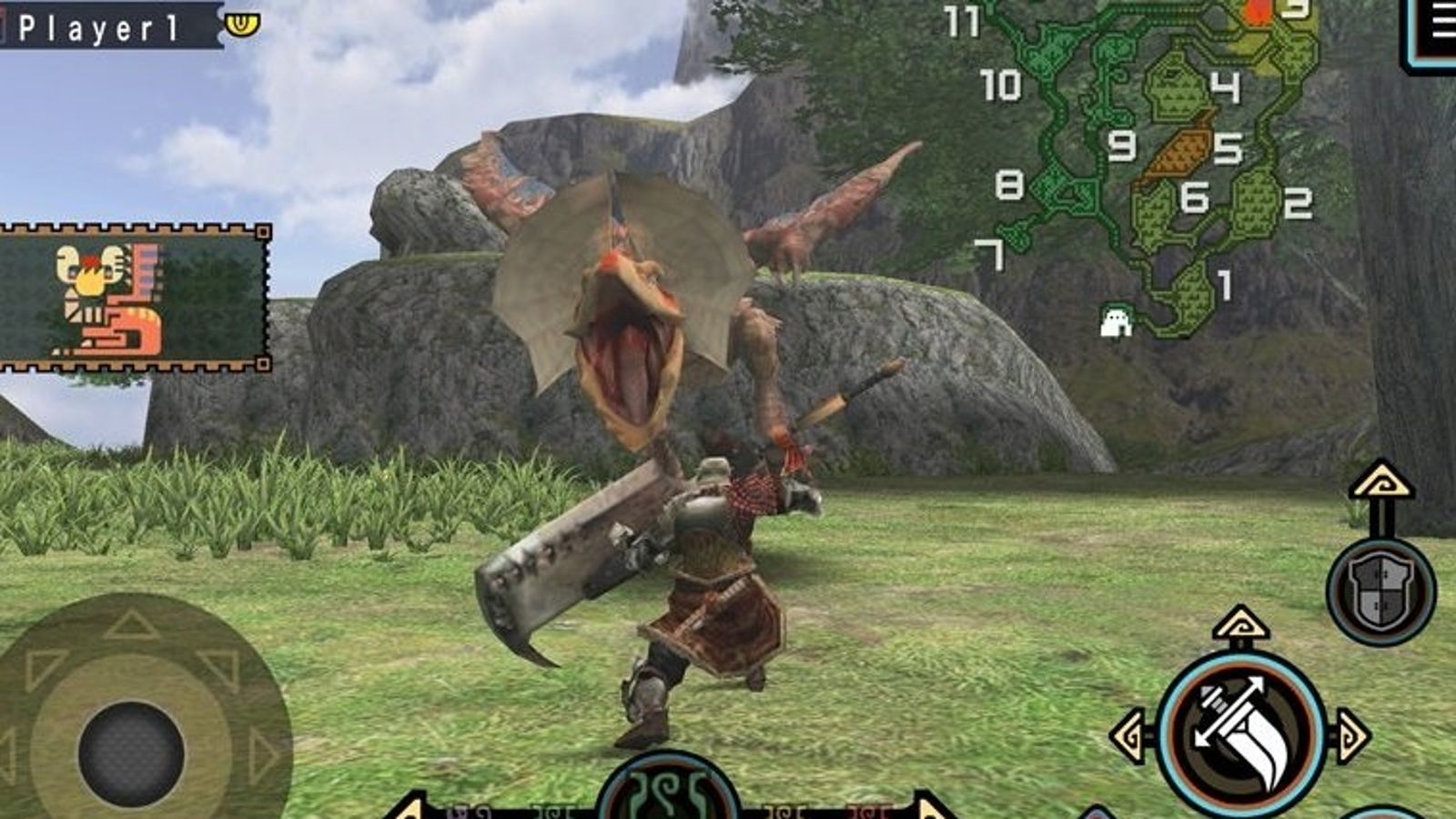Image resolution: width=1456 pixels, height=819 pixels.
Task: Touch the virtual joystick thumb pad
Action: [x=132, y=753]
